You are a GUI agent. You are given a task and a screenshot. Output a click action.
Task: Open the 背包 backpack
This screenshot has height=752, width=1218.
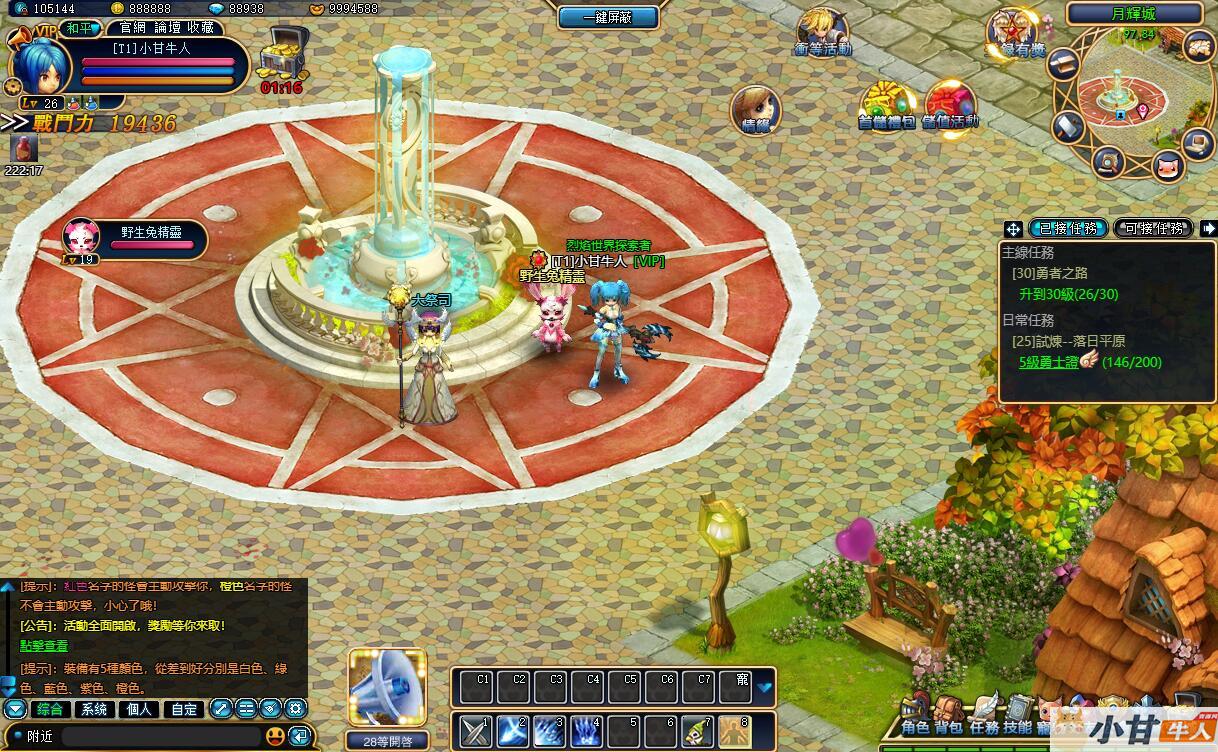949,716
